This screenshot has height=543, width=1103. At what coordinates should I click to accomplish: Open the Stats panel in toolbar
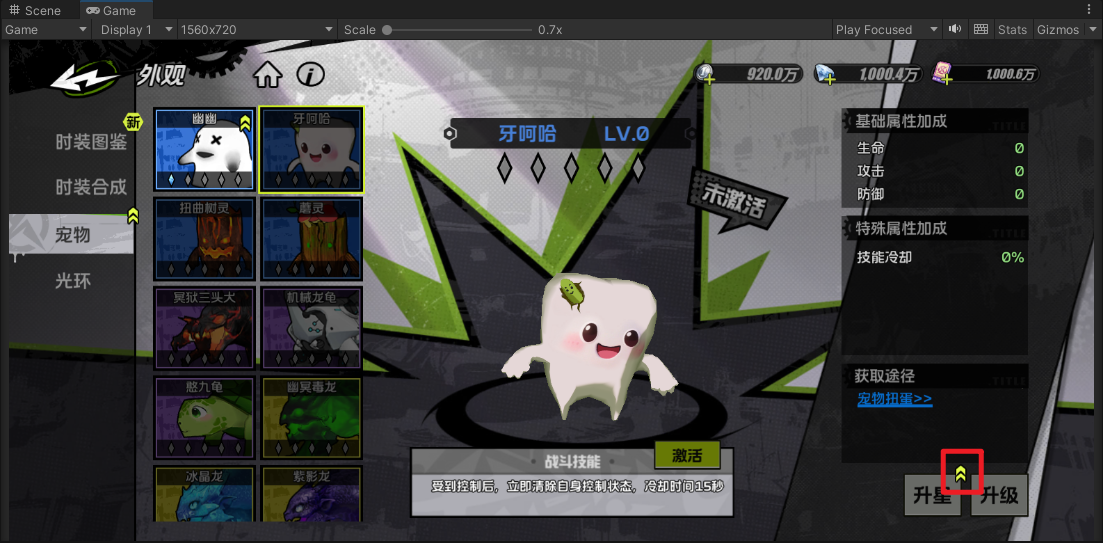pyautogui.click(x=1012, y=29)
